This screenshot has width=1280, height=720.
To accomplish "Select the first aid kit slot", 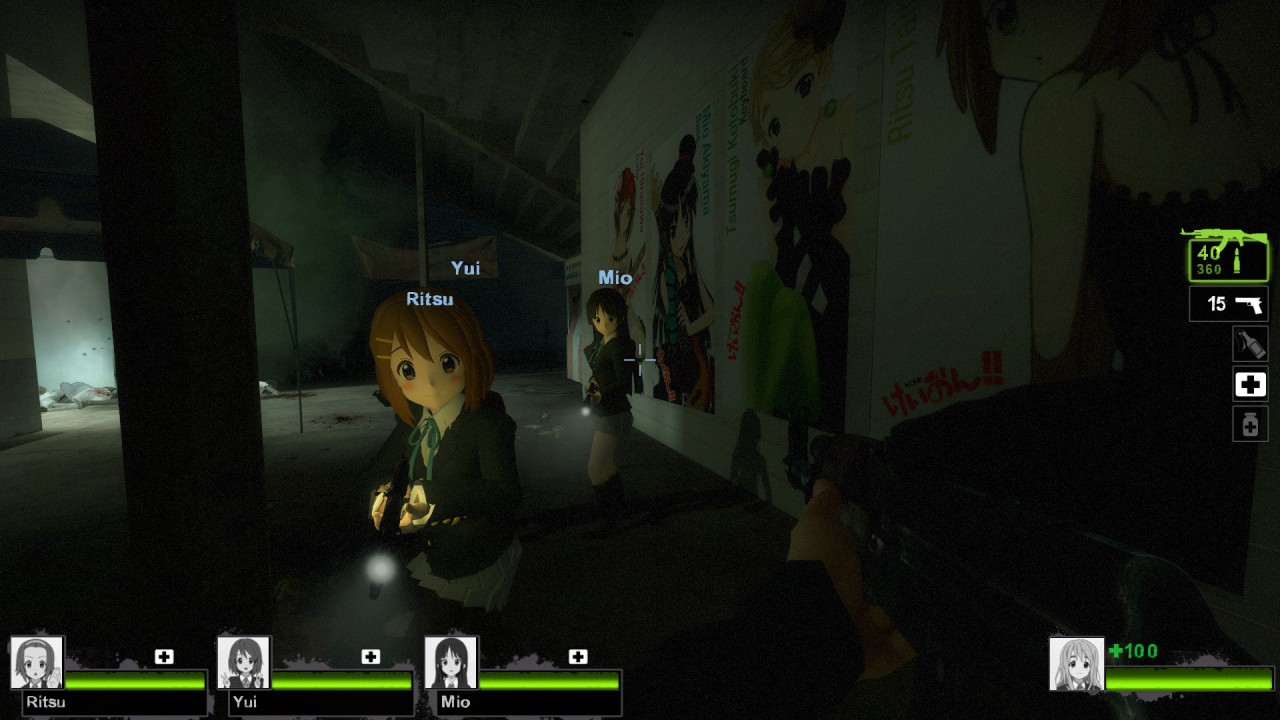I will pos(1250,384).
